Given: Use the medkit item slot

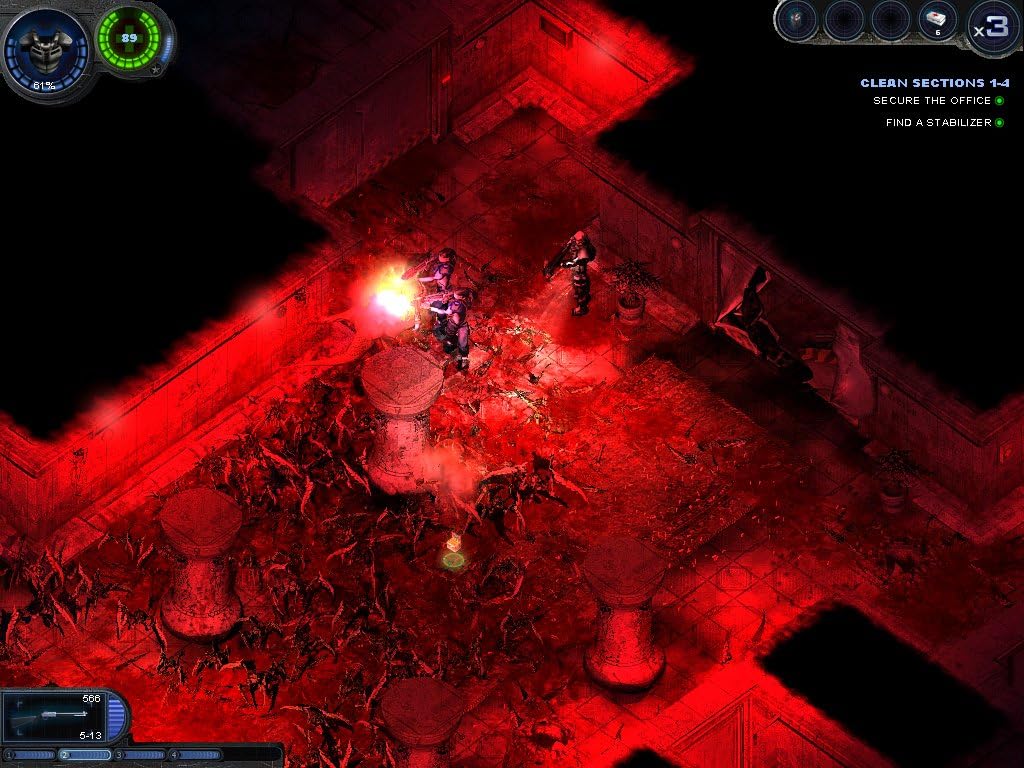Looking at the screenshot, I should 938,21.
